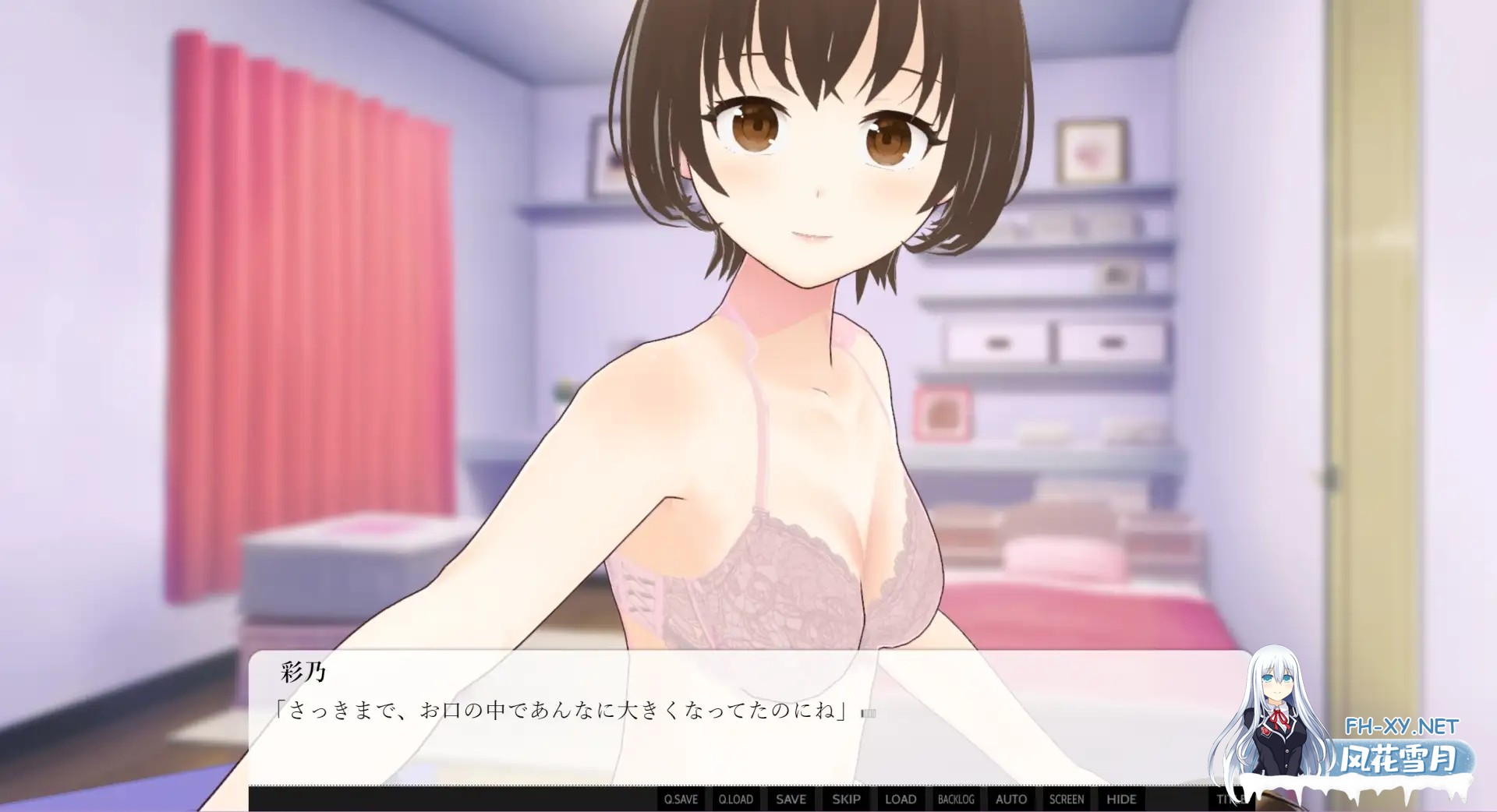Open the LOAD menu
This screenshot has width=1497, height=812.
(x=901, y=799)
